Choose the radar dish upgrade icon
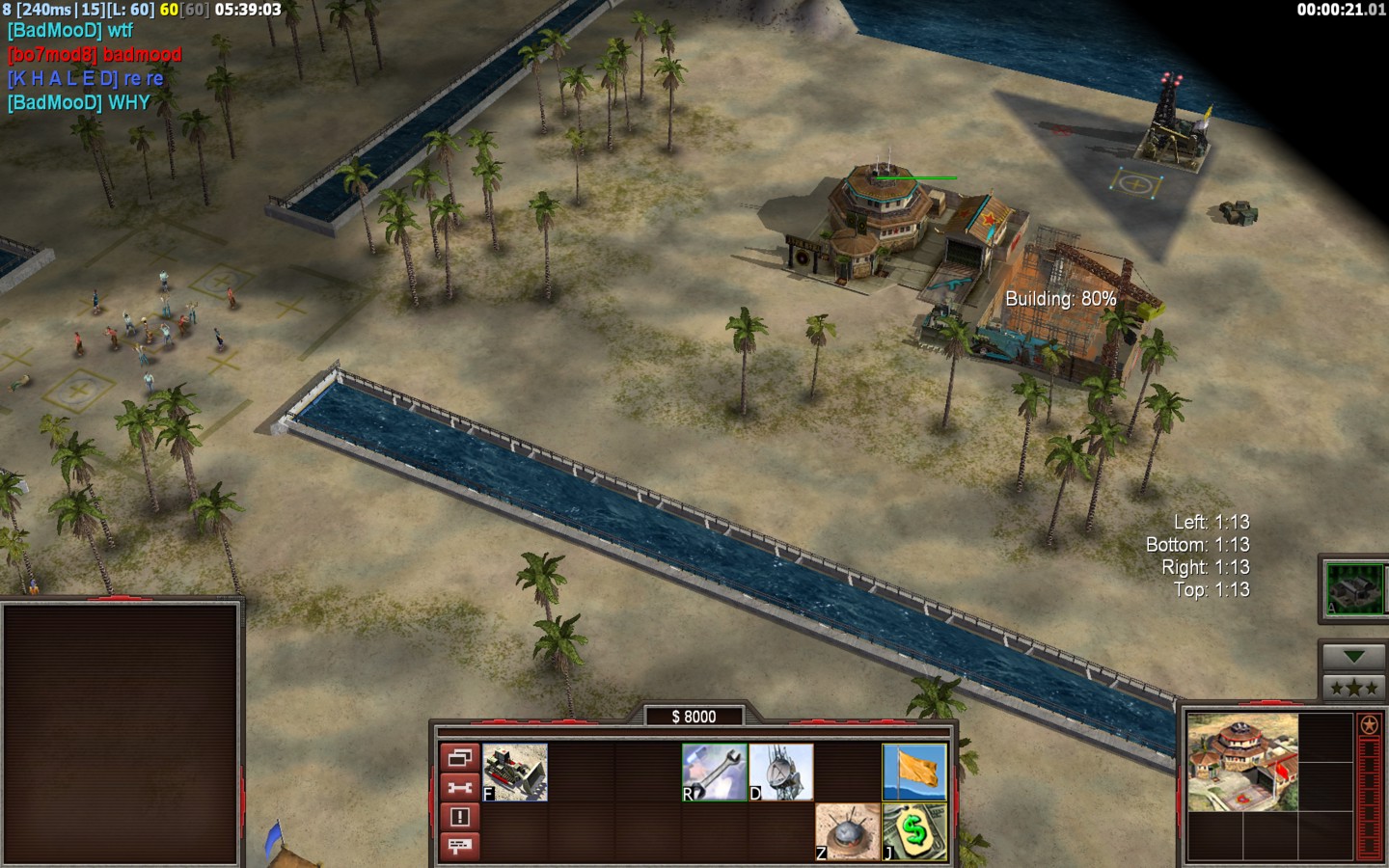This screenshot has height=868, width=1389. [781, 772]
